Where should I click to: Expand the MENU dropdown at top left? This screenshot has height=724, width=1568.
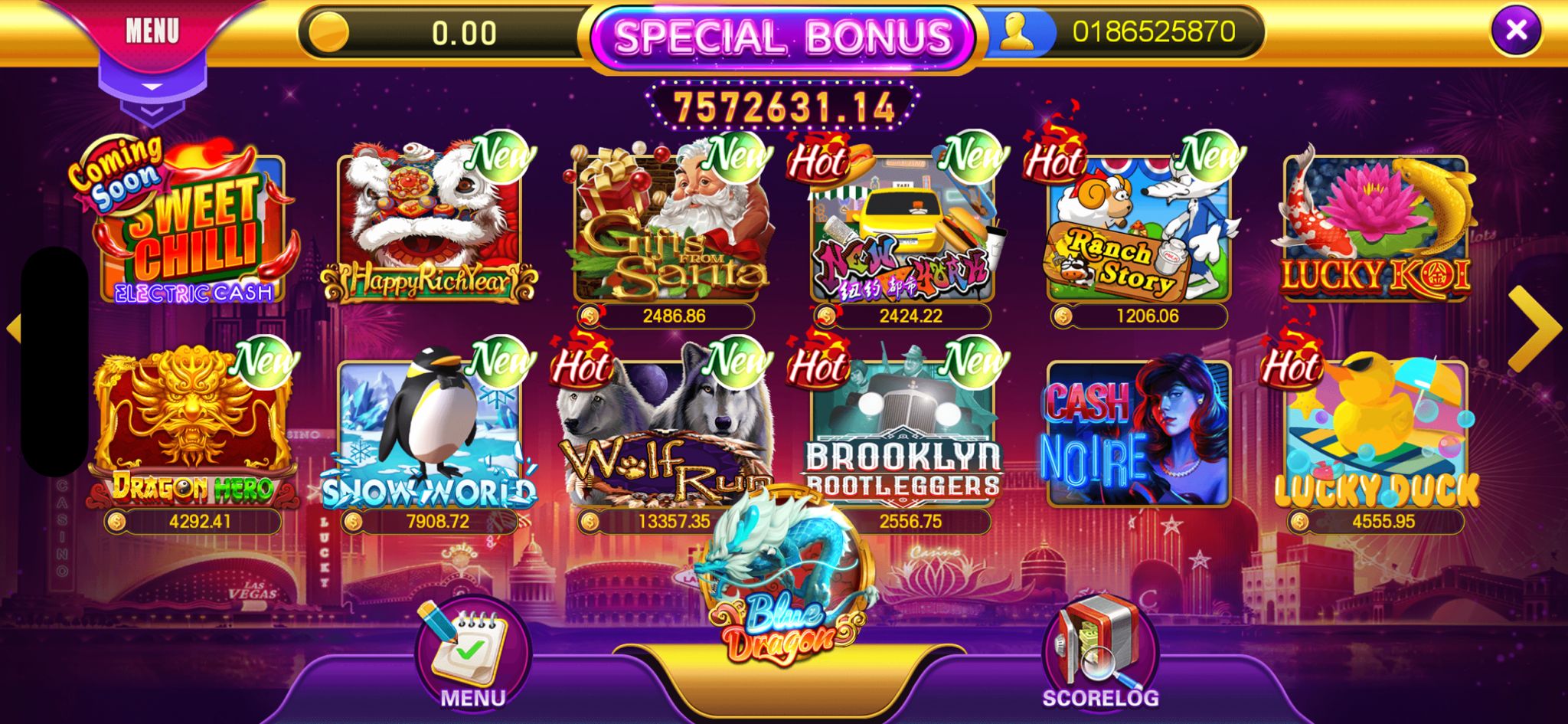click(x=153, y=32)
